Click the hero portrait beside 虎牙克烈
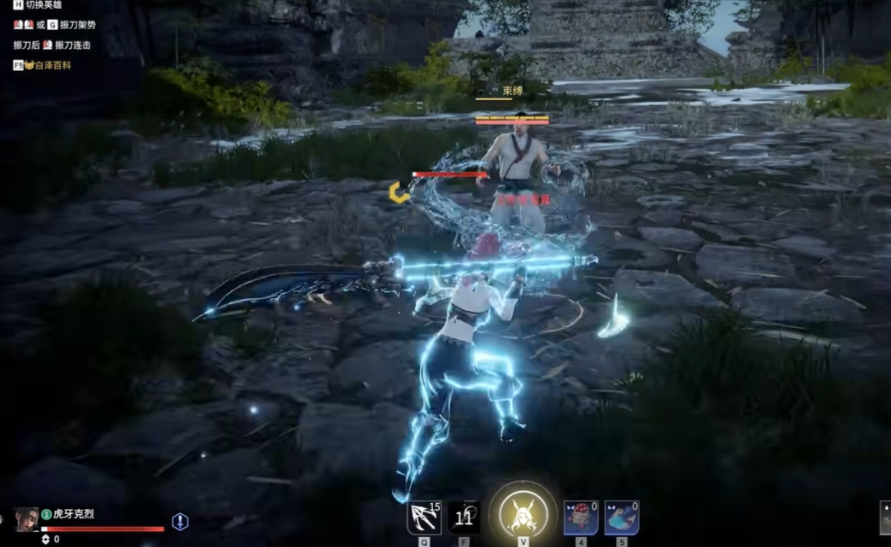 coord(27,520)
